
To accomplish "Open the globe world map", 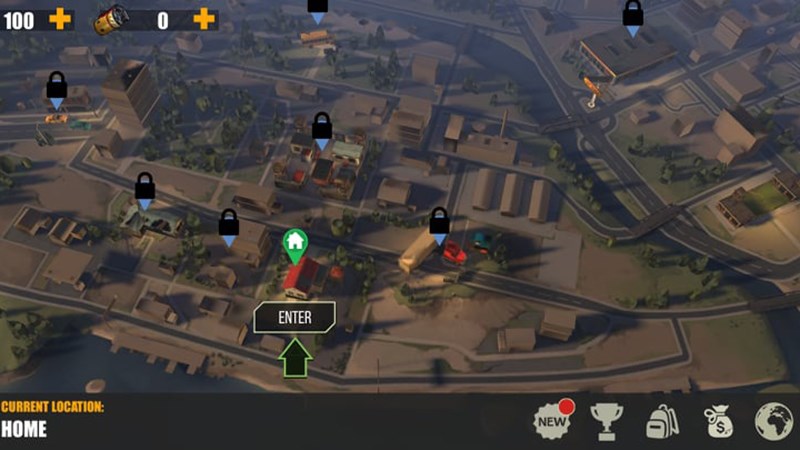I will 773,421.
